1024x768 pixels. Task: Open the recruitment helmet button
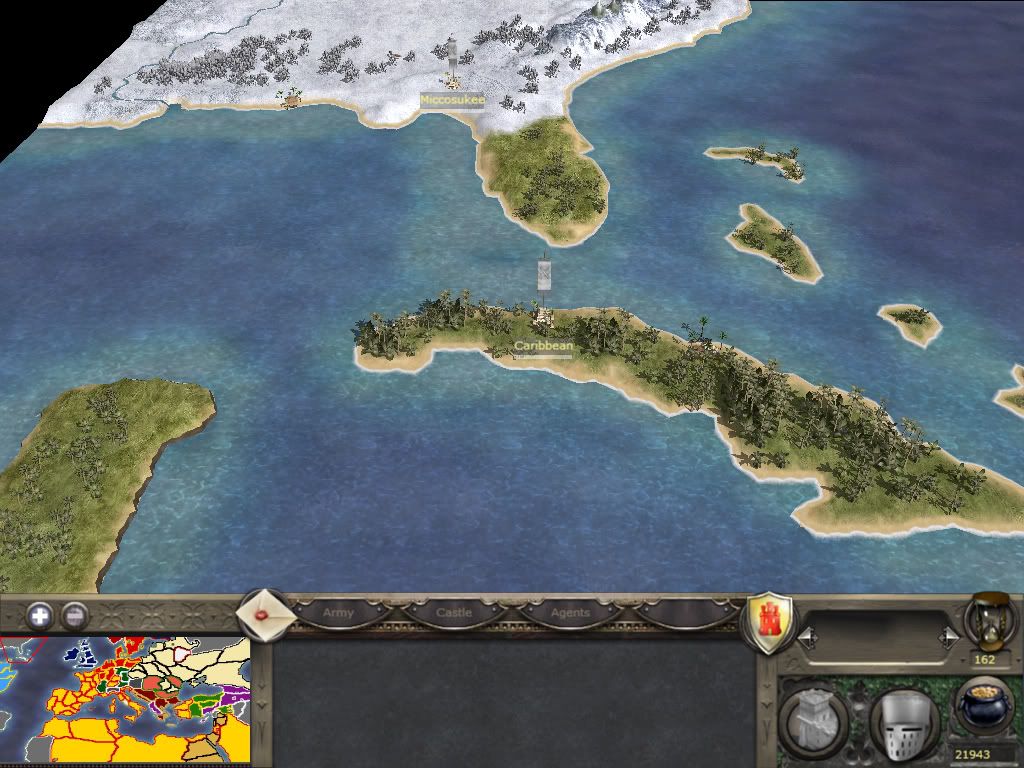tap(903, 717)
